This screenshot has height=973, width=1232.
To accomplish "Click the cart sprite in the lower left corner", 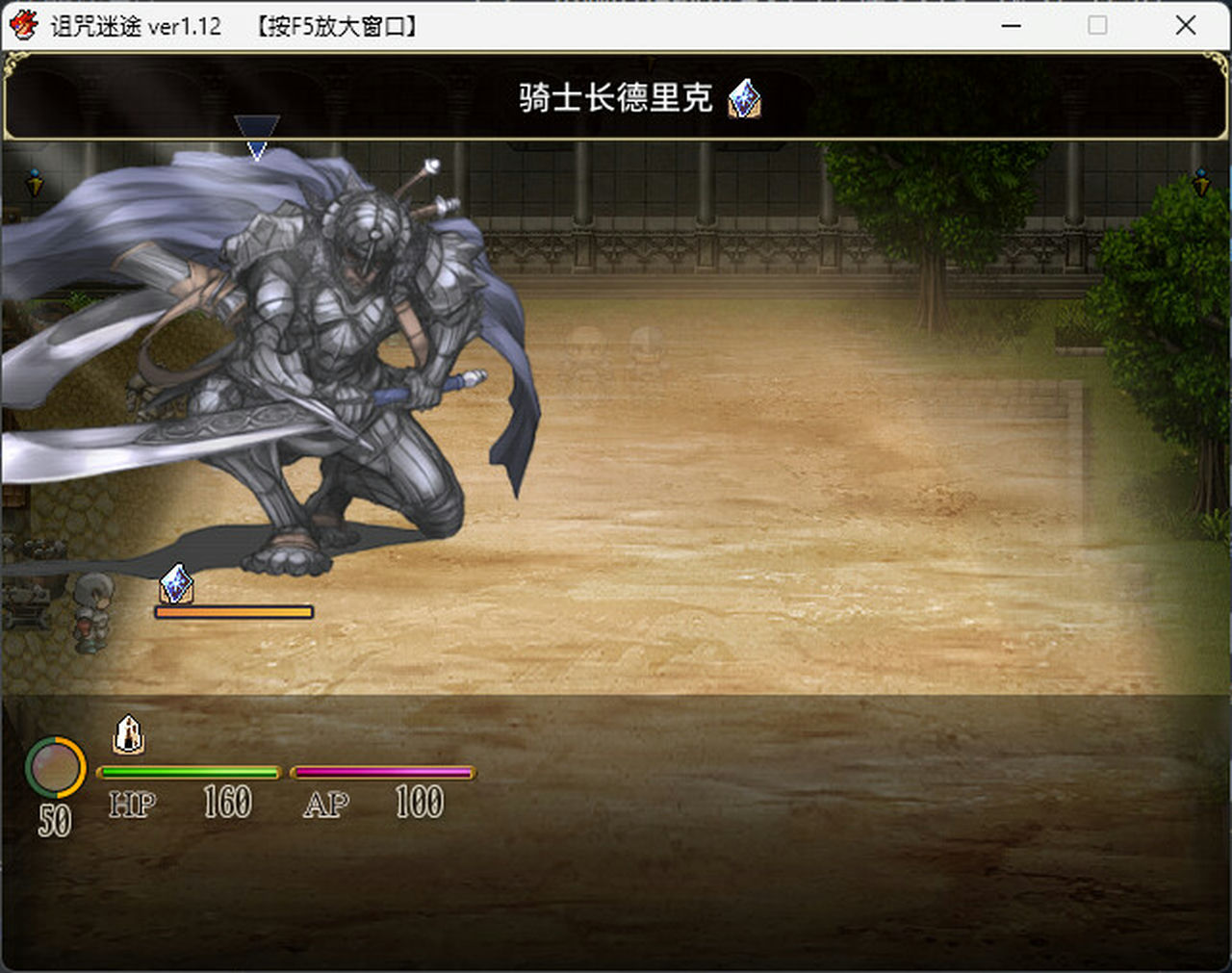I will coord(27,606).
